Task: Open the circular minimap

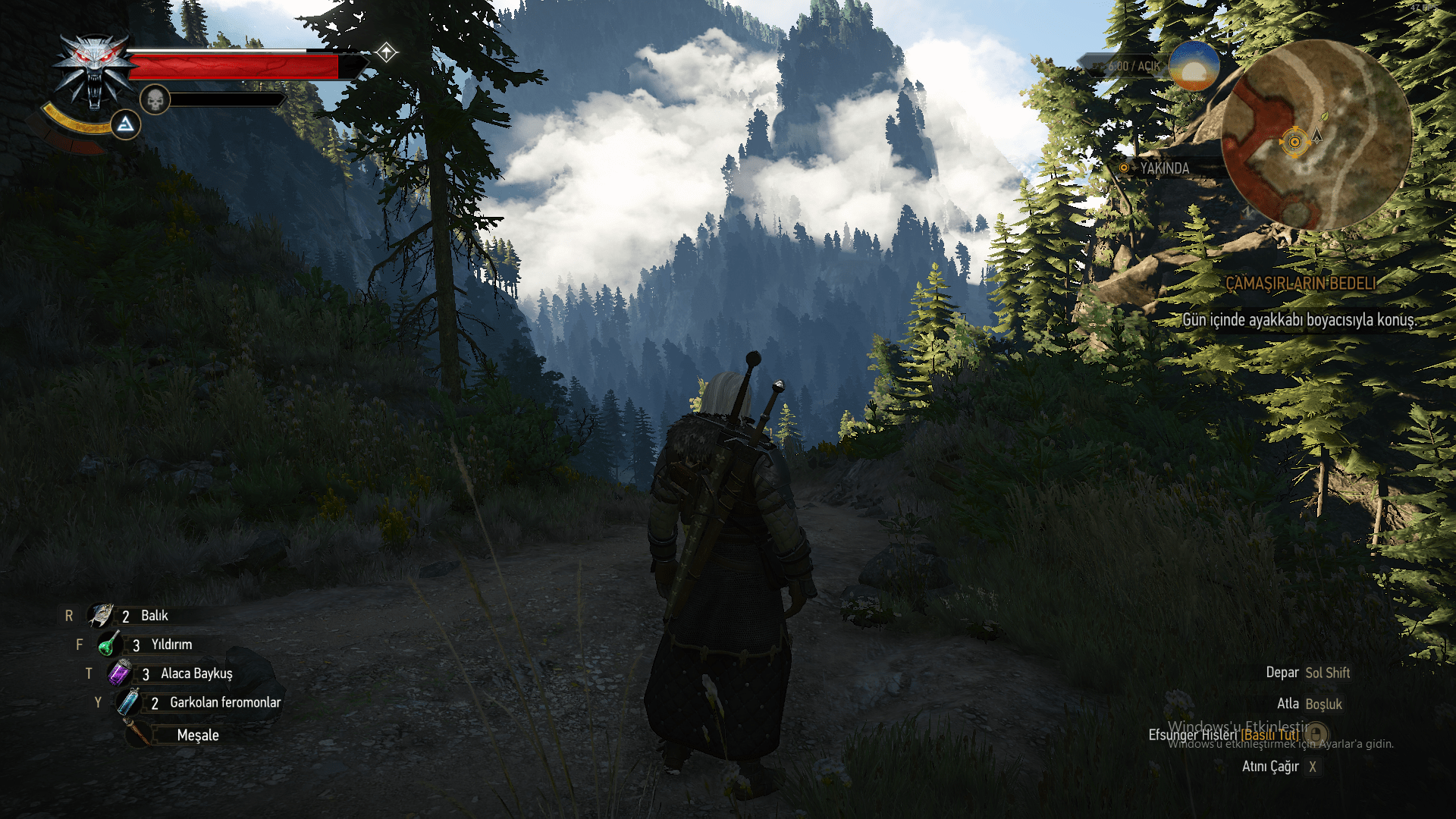Action: pyautogui.click(x=1317, y=136)
